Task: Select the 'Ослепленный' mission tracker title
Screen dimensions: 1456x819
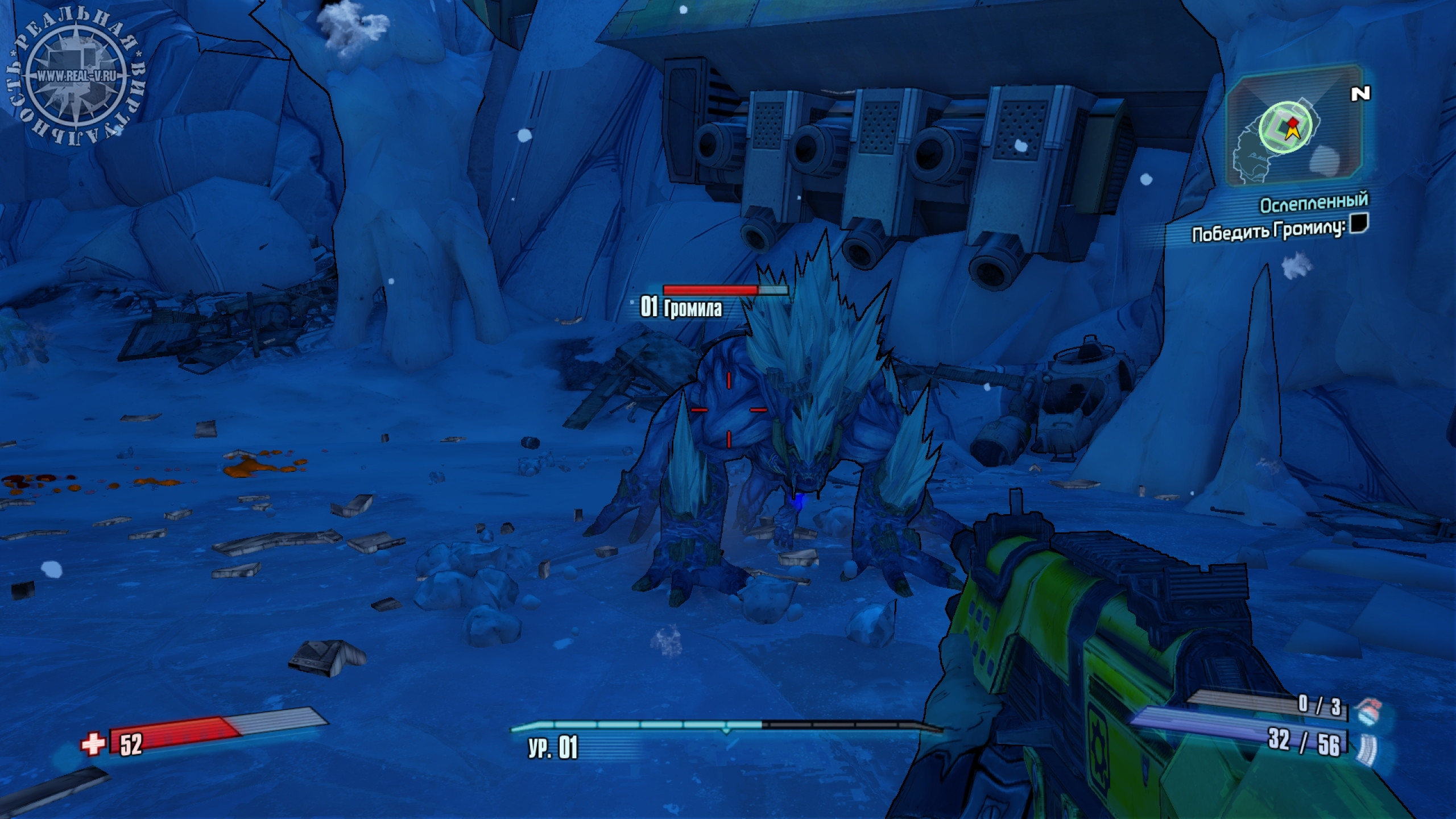Action: (x=1313, y=204)
